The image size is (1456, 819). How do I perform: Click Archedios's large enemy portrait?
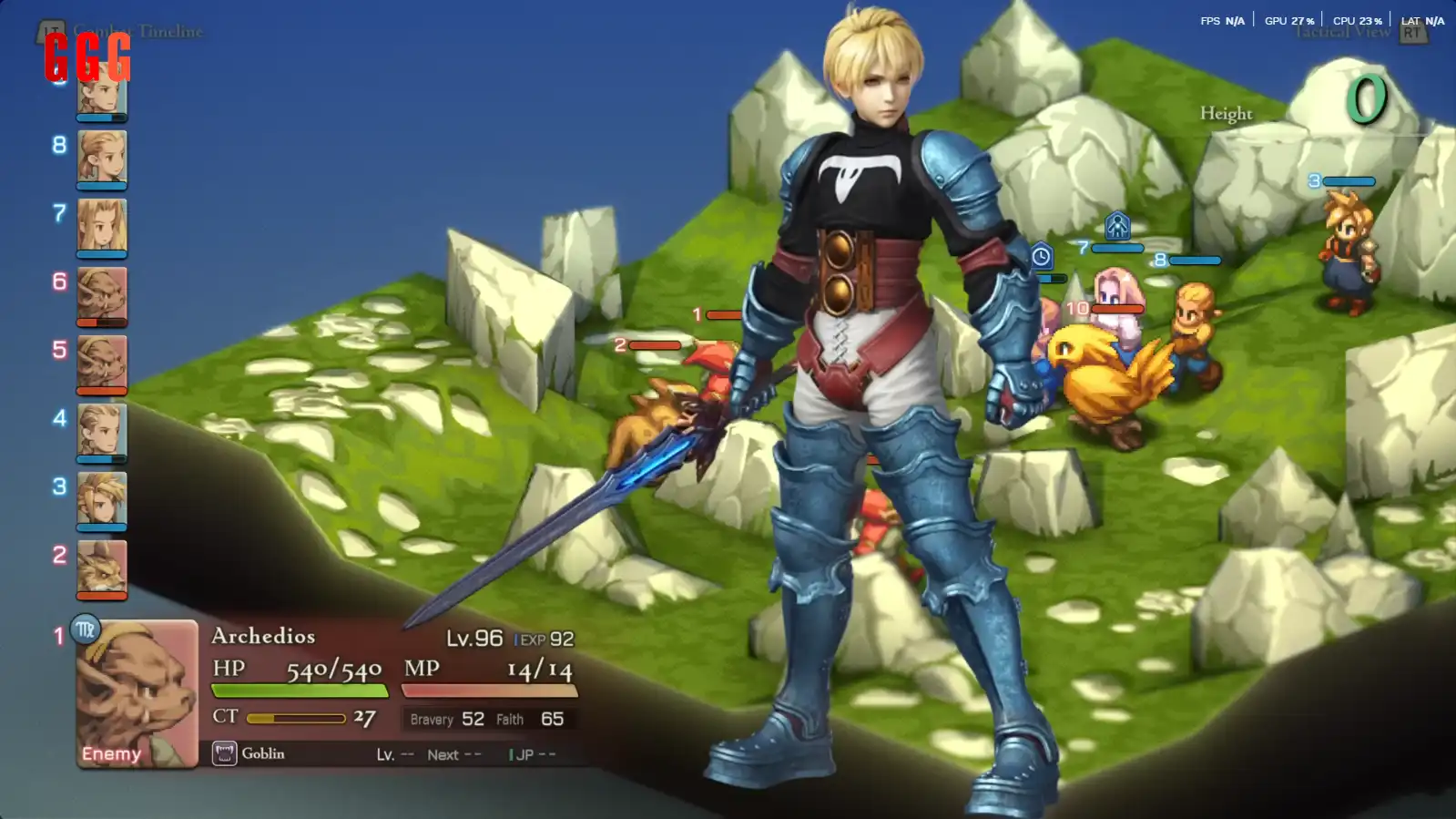(137, 694)
